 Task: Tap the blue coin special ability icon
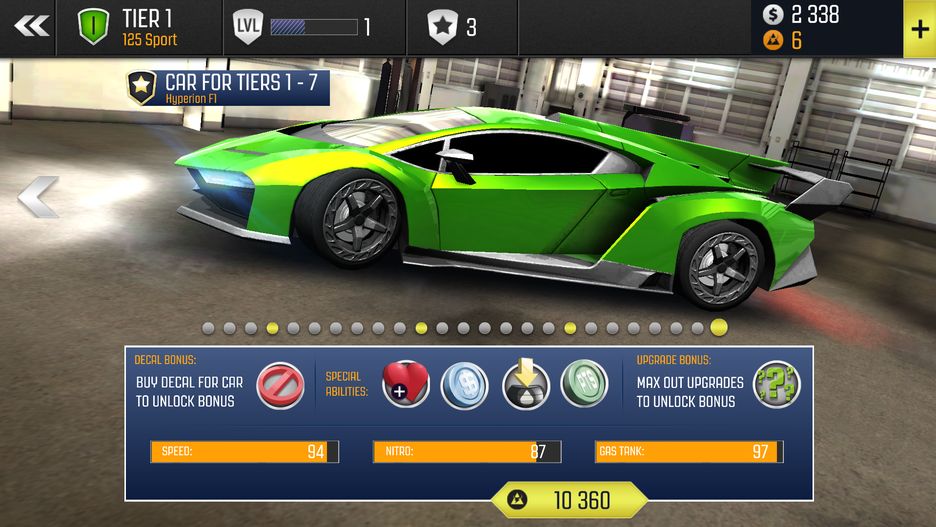[465, 385]
